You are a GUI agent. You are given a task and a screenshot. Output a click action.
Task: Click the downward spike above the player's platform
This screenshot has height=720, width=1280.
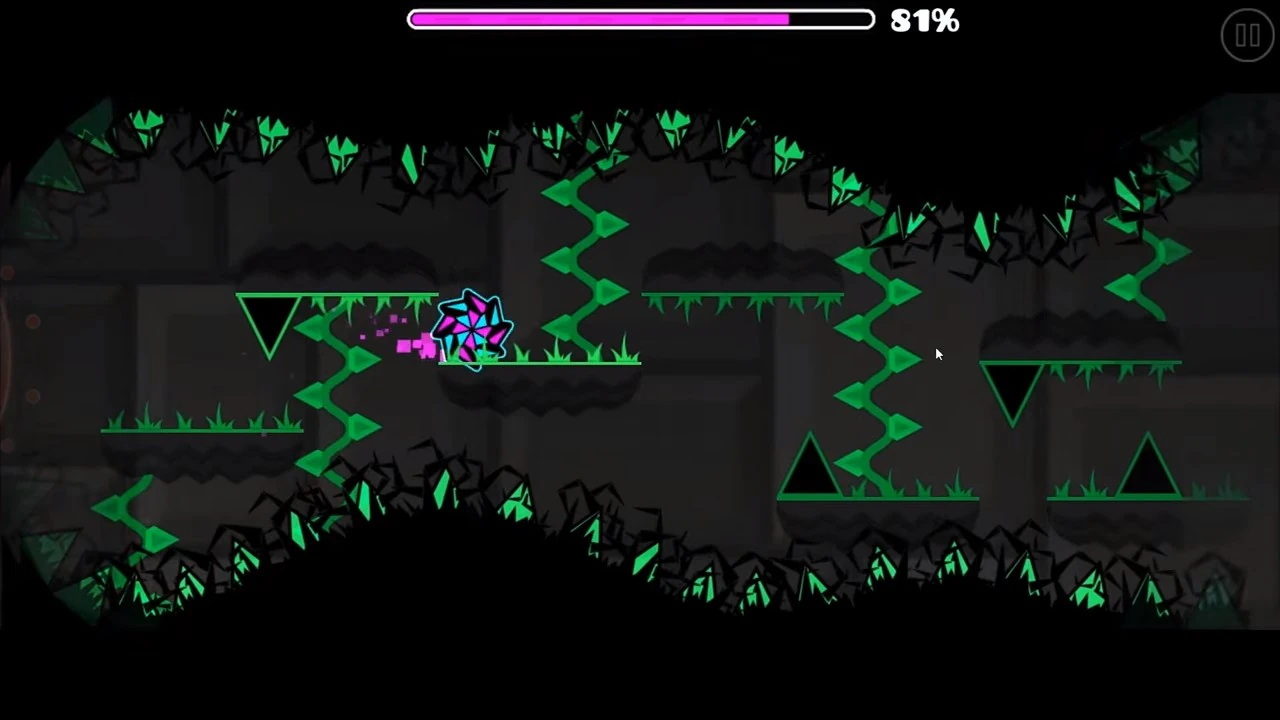(270, 320)
